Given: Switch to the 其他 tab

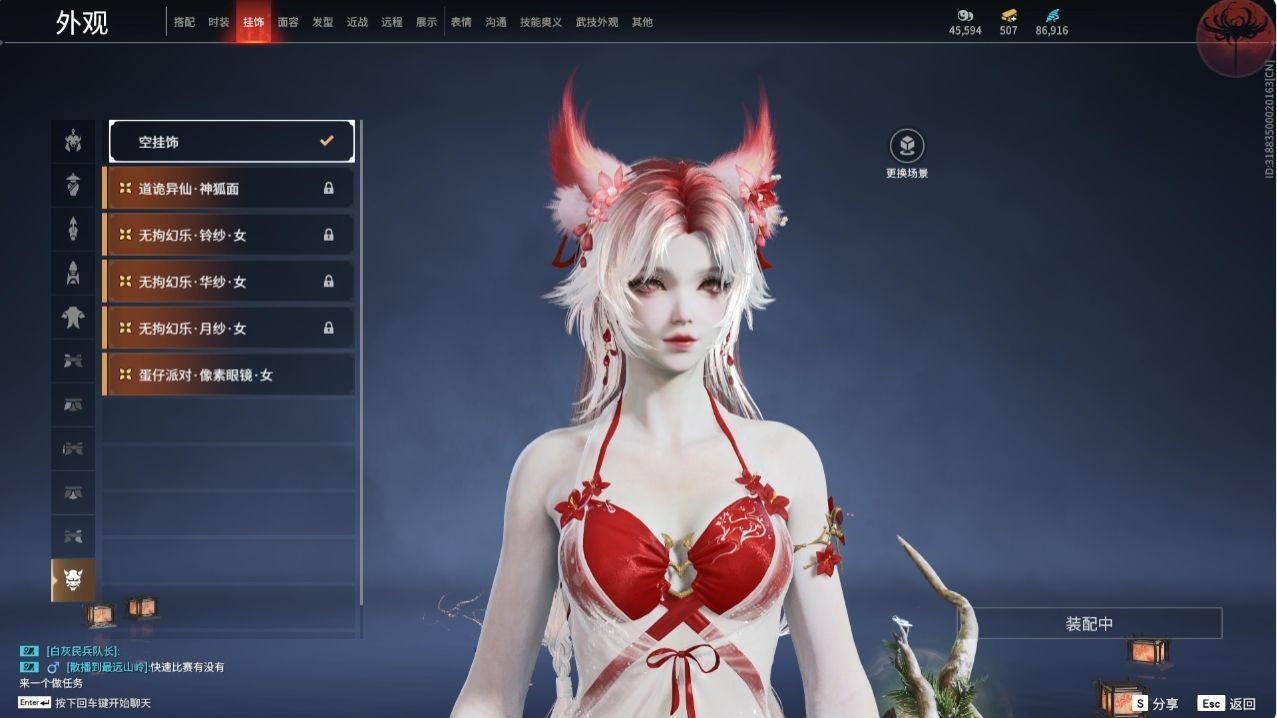Looking at the screenshot, I should tap(642, 22).
